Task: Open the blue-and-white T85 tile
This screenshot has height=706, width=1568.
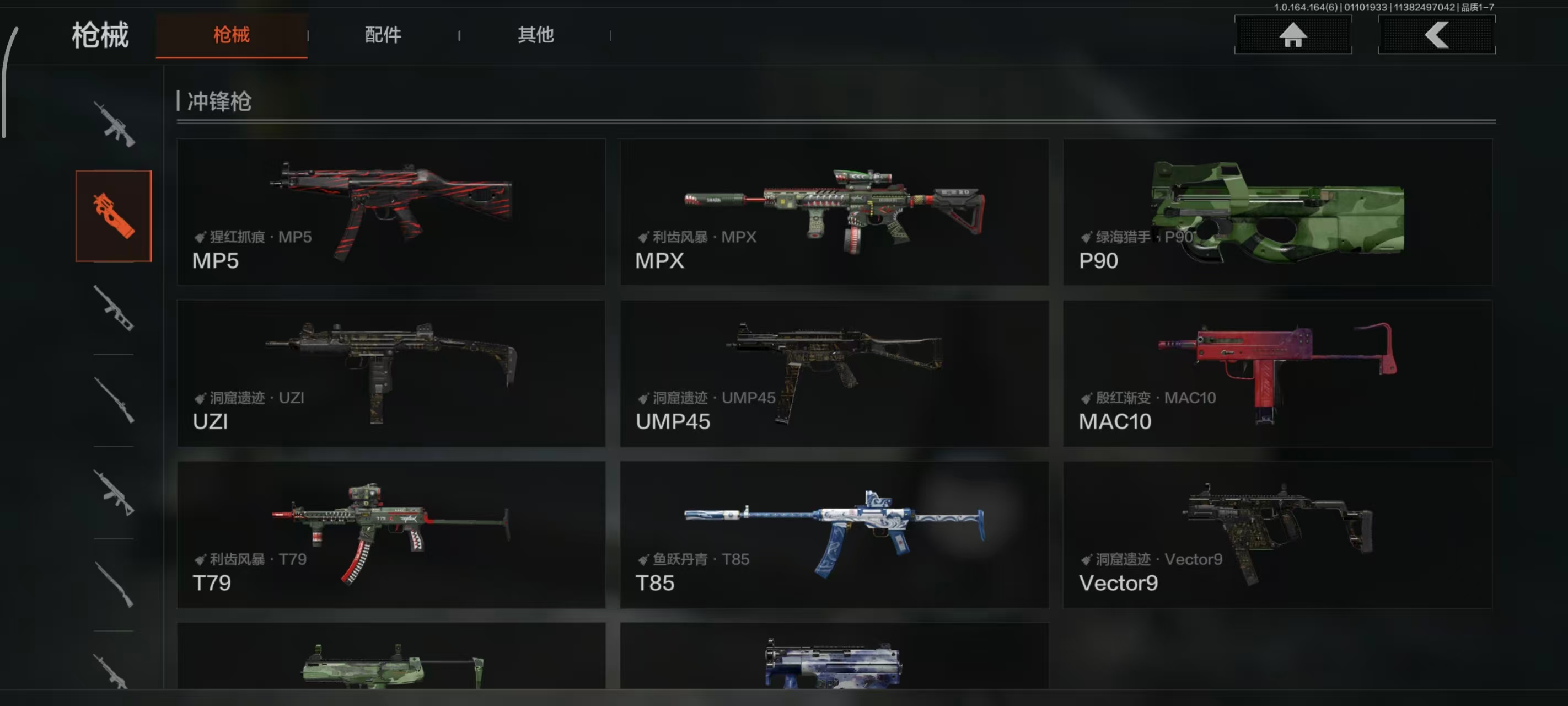Action: [834, 534]
